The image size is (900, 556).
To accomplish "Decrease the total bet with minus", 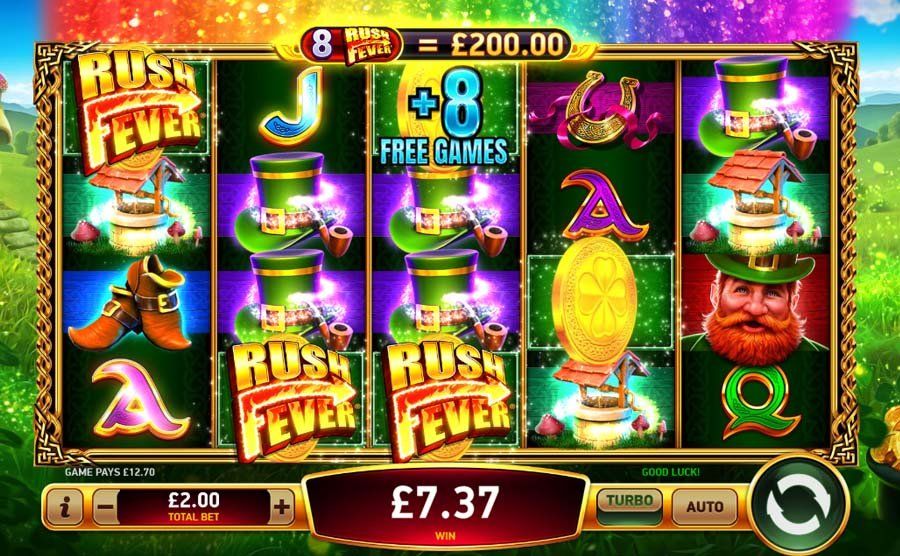I will (x=105, y=508).
